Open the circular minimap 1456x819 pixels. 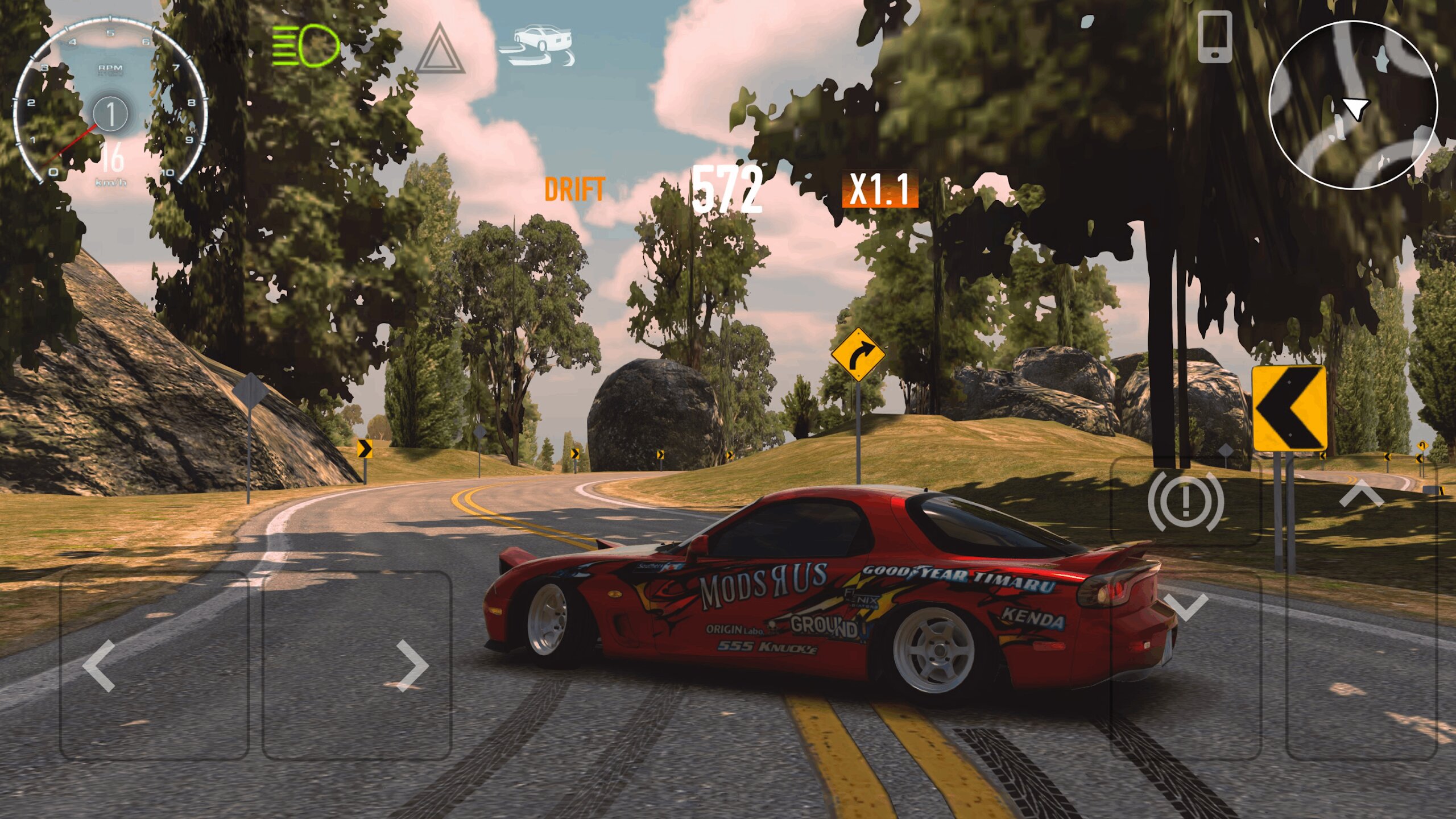pyautogui.click(x=1353, y=105)
